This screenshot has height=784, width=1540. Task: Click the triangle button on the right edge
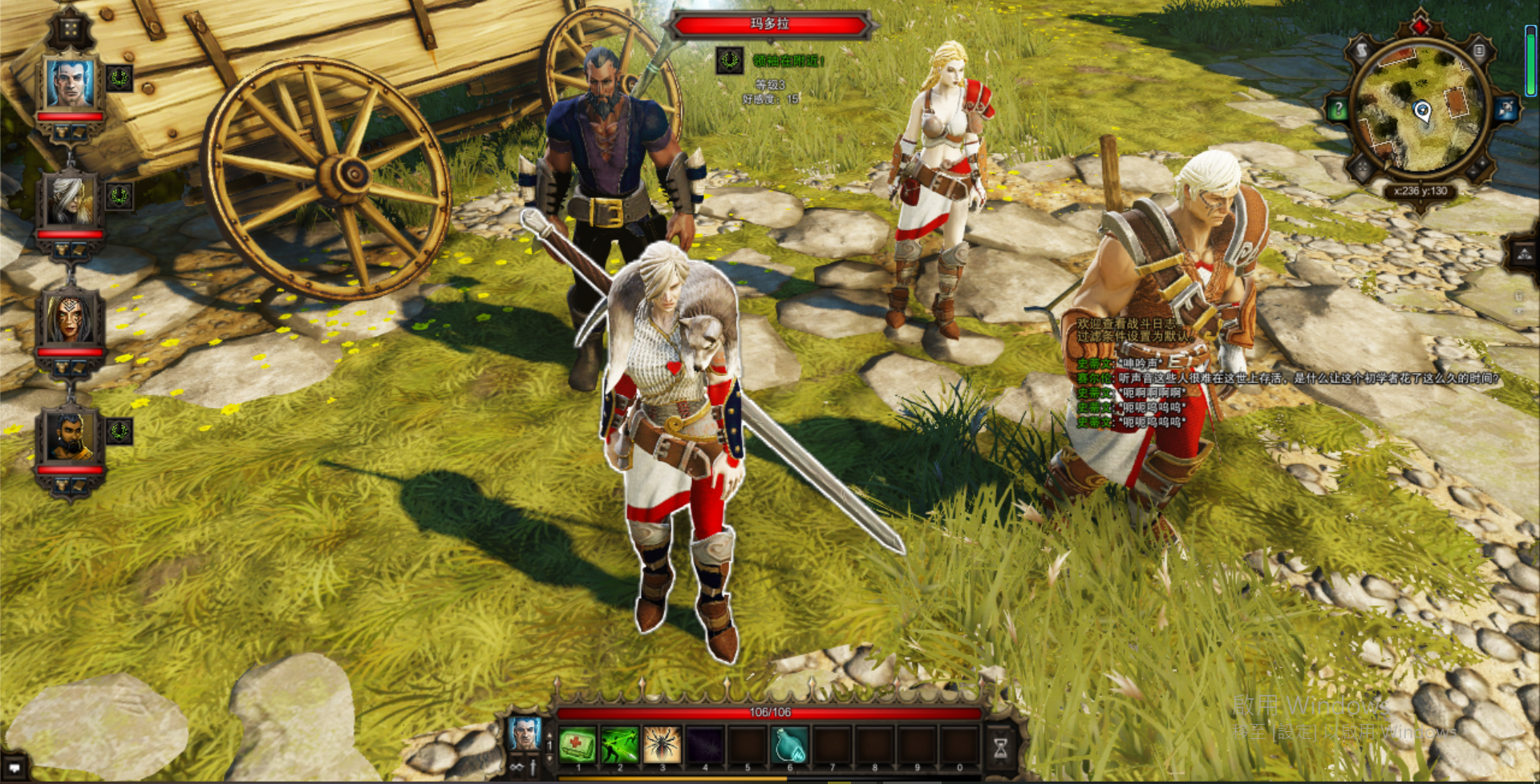tap(1524, 255)
